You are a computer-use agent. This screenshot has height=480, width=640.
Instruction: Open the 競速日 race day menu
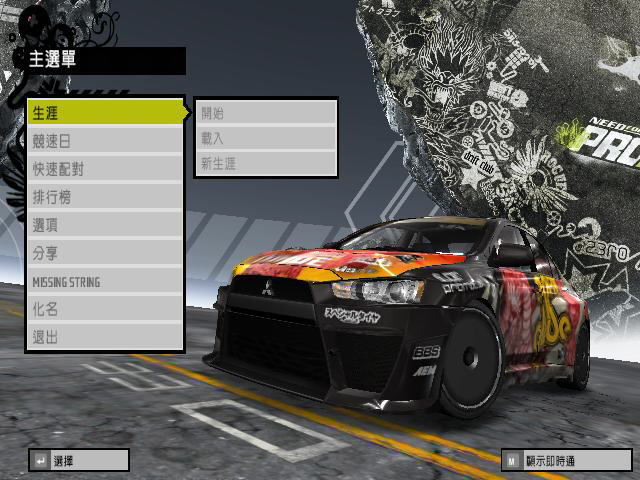[105, 141]
